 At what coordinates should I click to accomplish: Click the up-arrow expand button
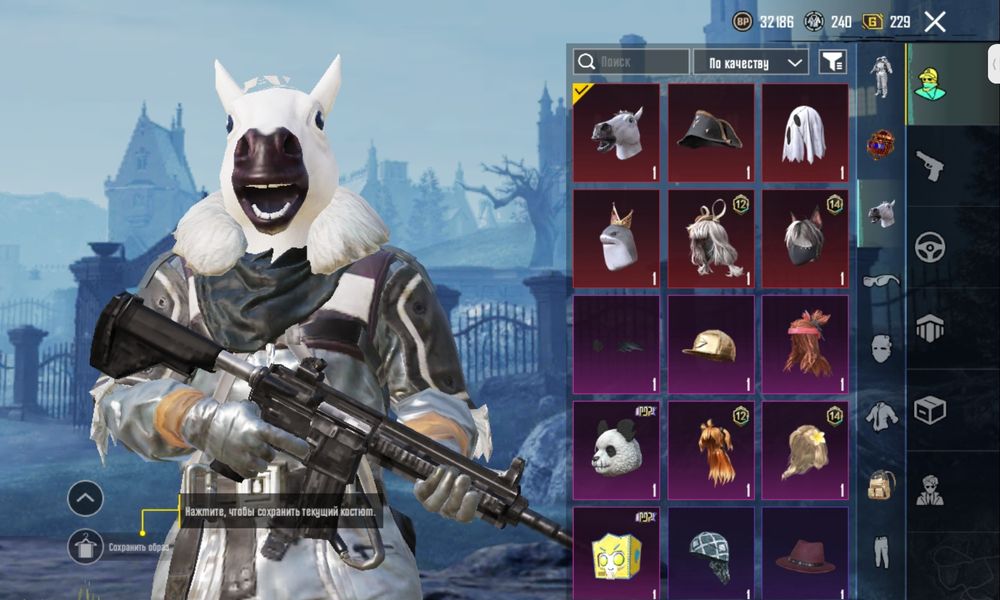[86, 497]
